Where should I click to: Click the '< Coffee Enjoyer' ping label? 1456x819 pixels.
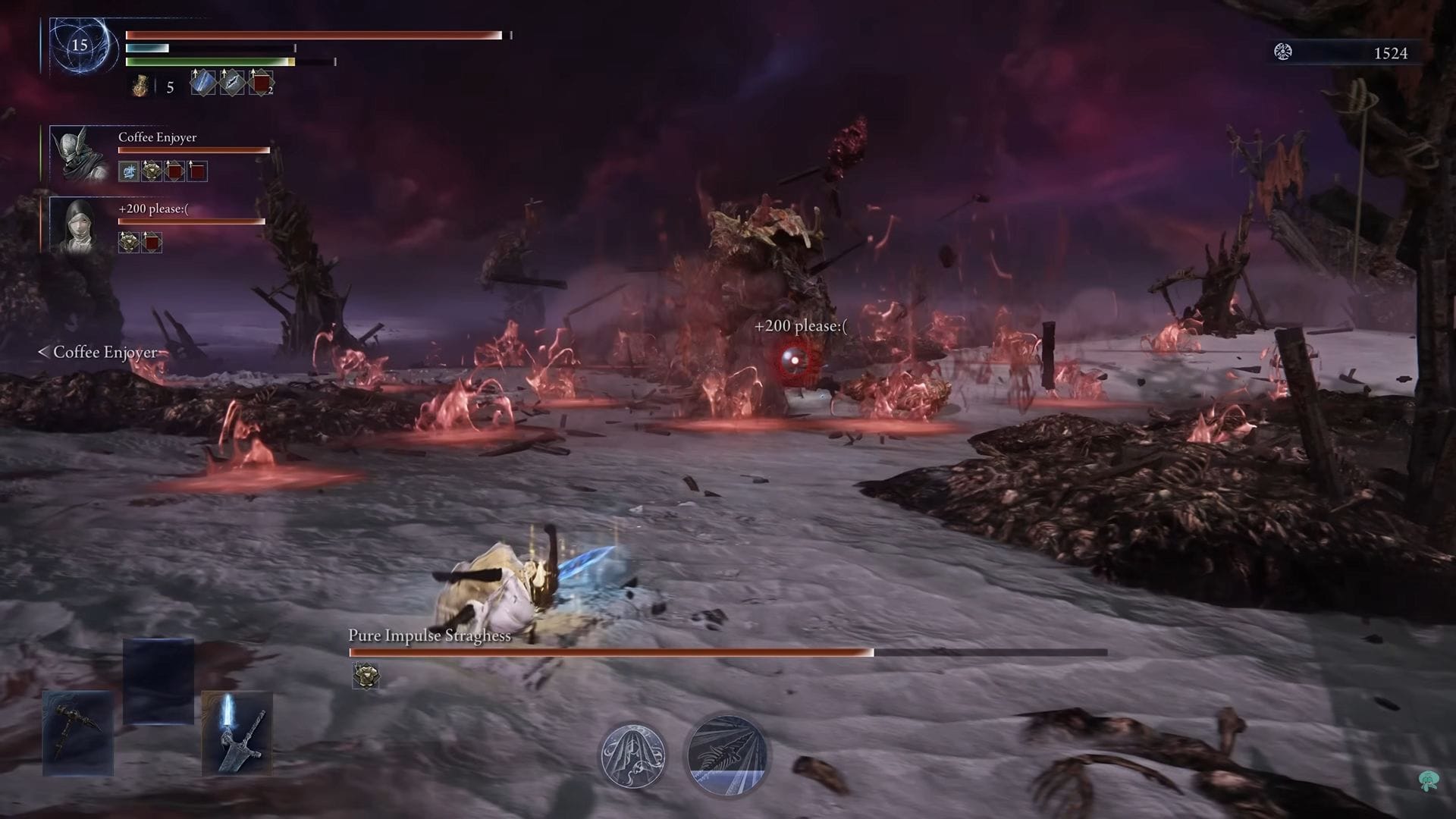coord(97,352)
